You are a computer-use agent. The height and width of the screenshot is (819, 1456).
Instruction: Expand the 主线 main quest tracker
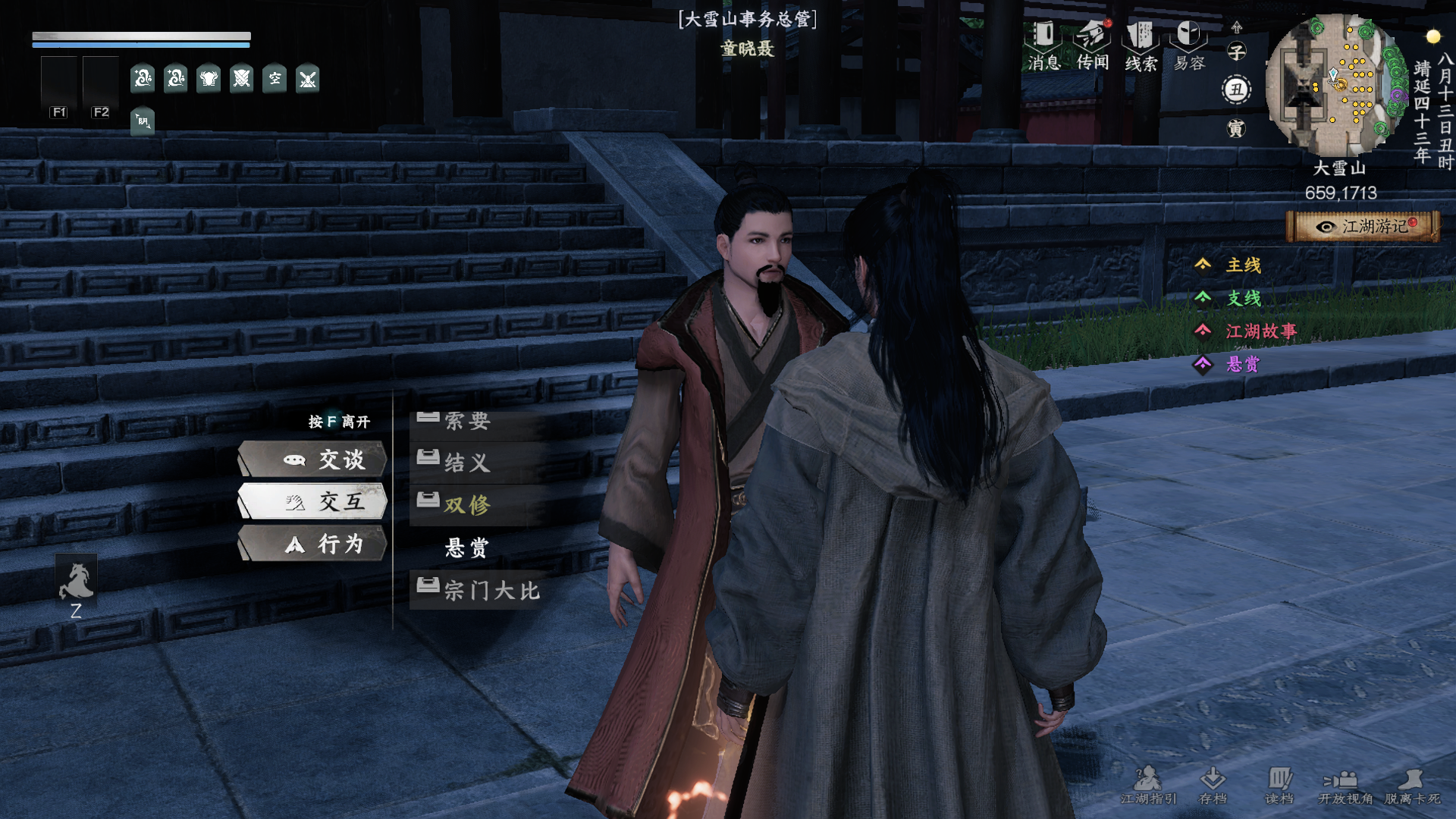click(1243, 265)
